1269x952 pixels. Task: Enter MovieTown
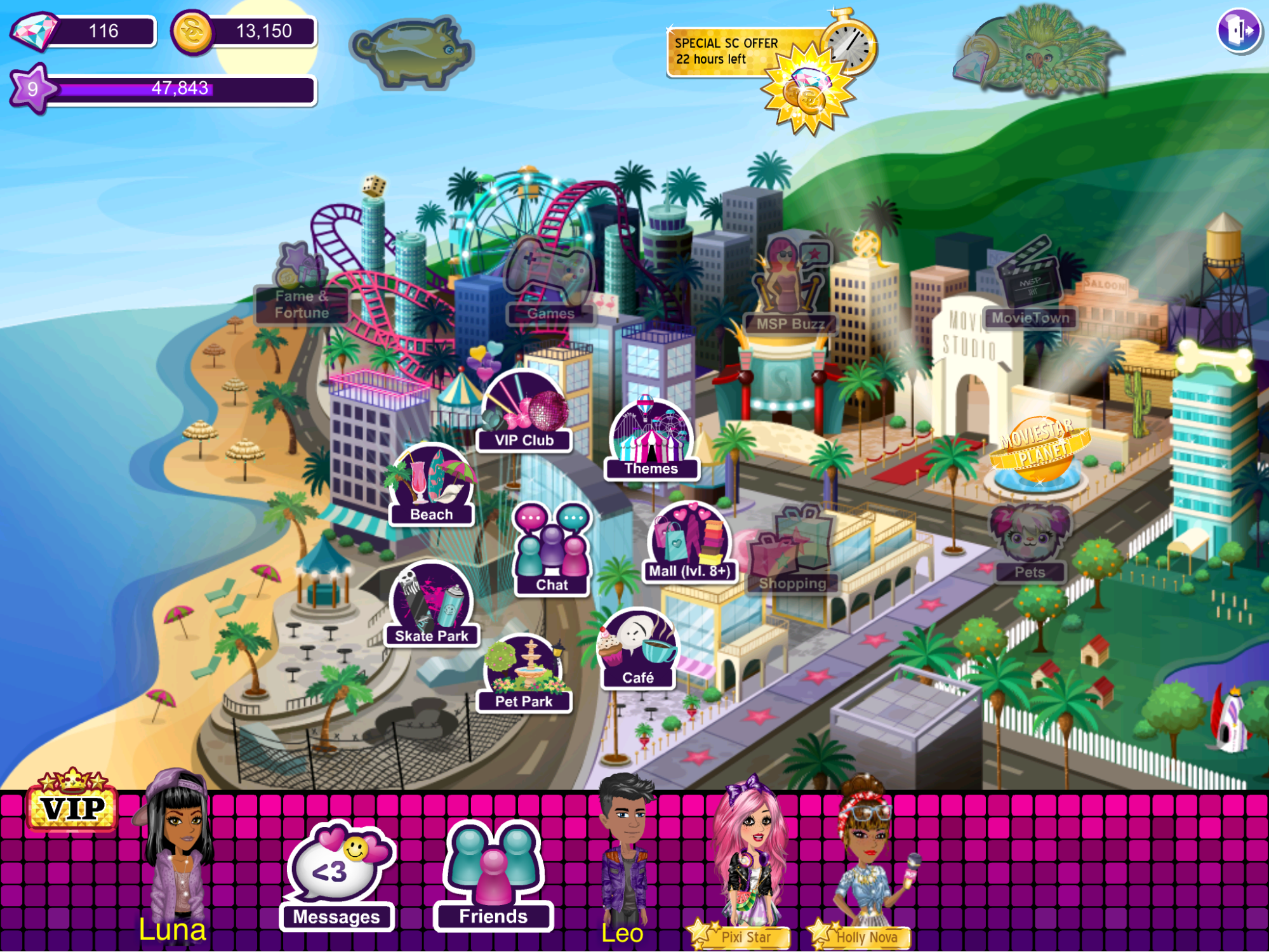pos(1029,286)
